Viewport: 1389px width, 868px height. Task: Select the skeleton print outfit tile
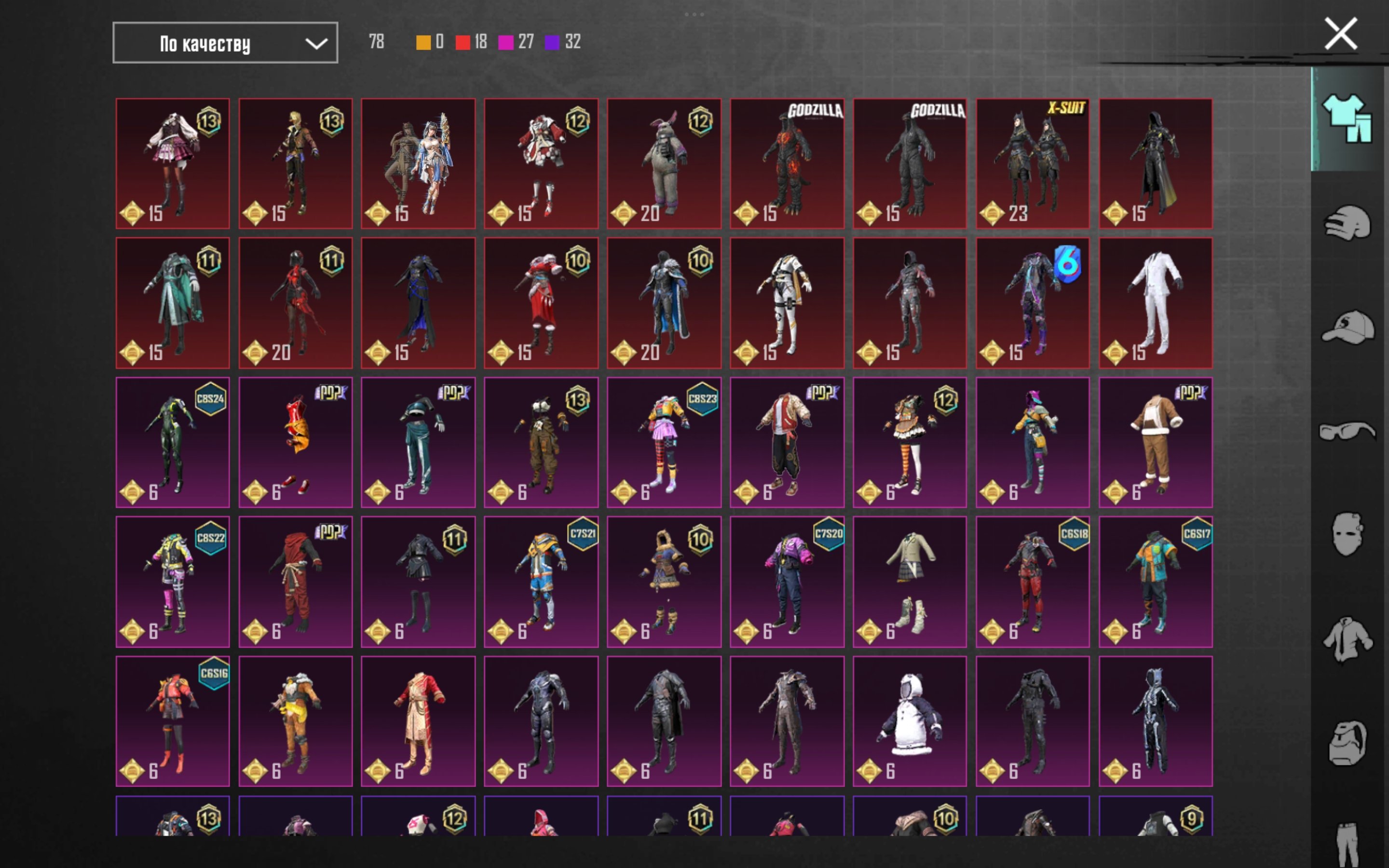tap(1156, 721)
